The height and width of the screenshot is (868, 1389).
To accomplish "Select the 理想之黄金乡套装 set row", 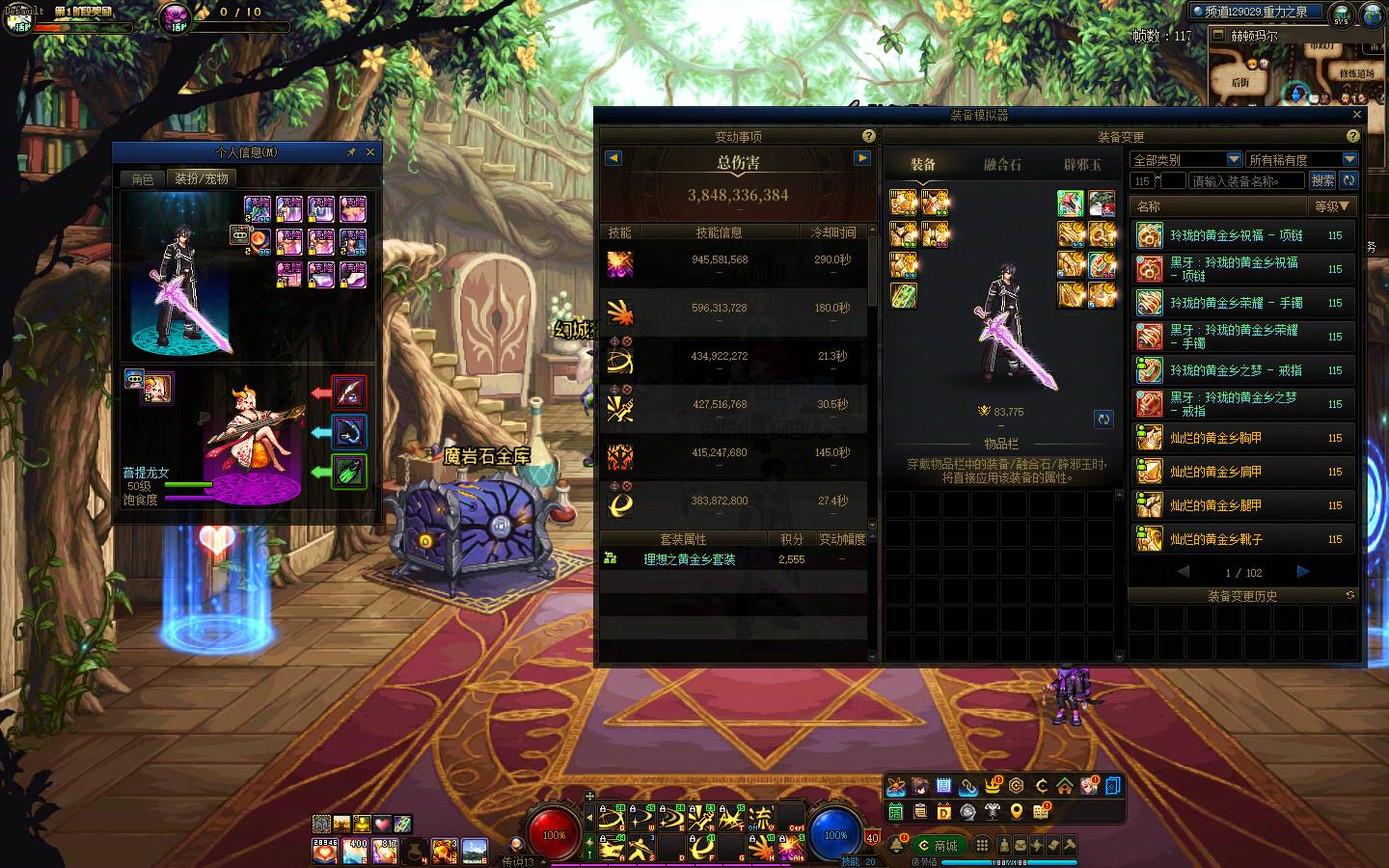I will [689, 559].
